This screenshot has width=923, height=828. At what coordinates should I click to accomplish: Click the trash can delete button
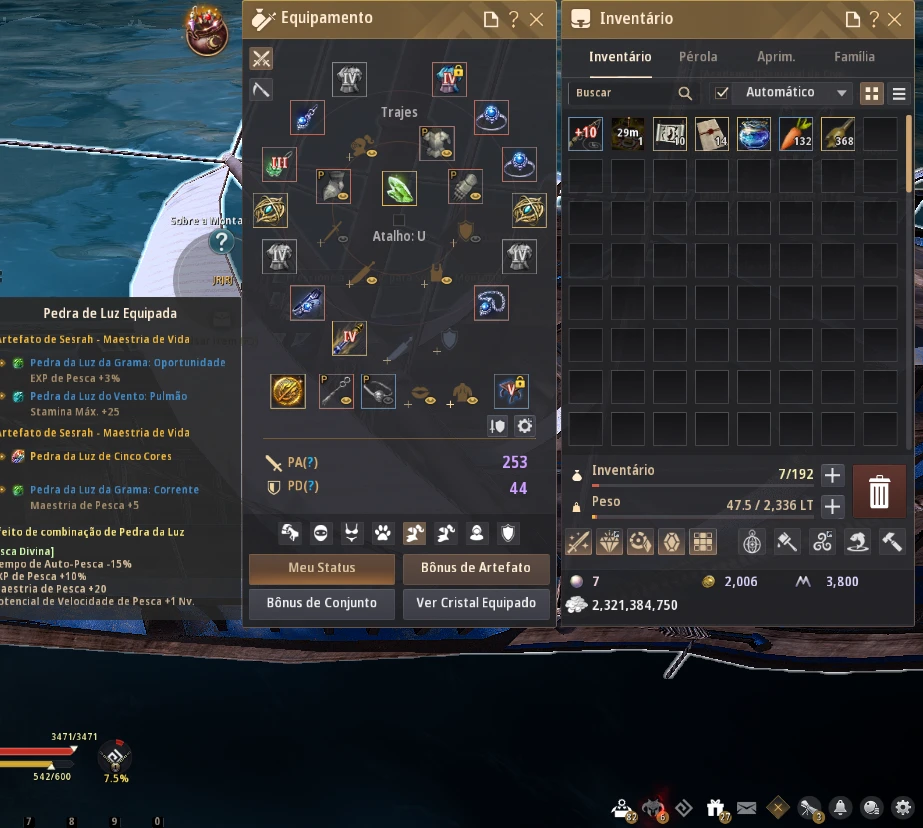pyautogui.click(x=879, y=491)
